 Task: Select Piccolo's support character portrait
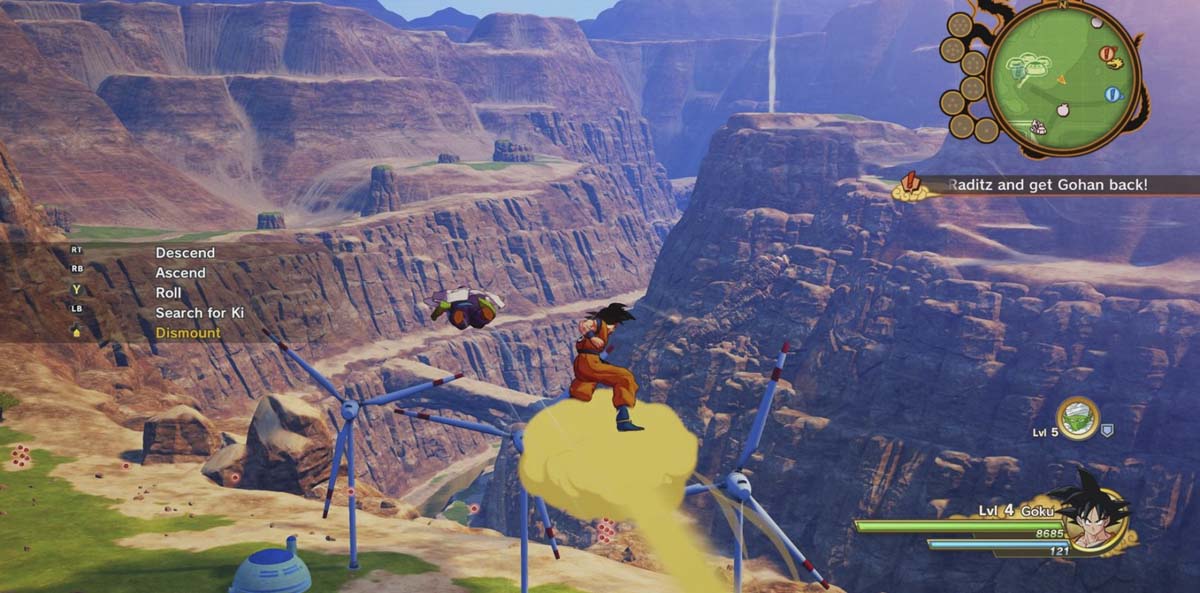pyautogui.click(x=1078, y=419)
